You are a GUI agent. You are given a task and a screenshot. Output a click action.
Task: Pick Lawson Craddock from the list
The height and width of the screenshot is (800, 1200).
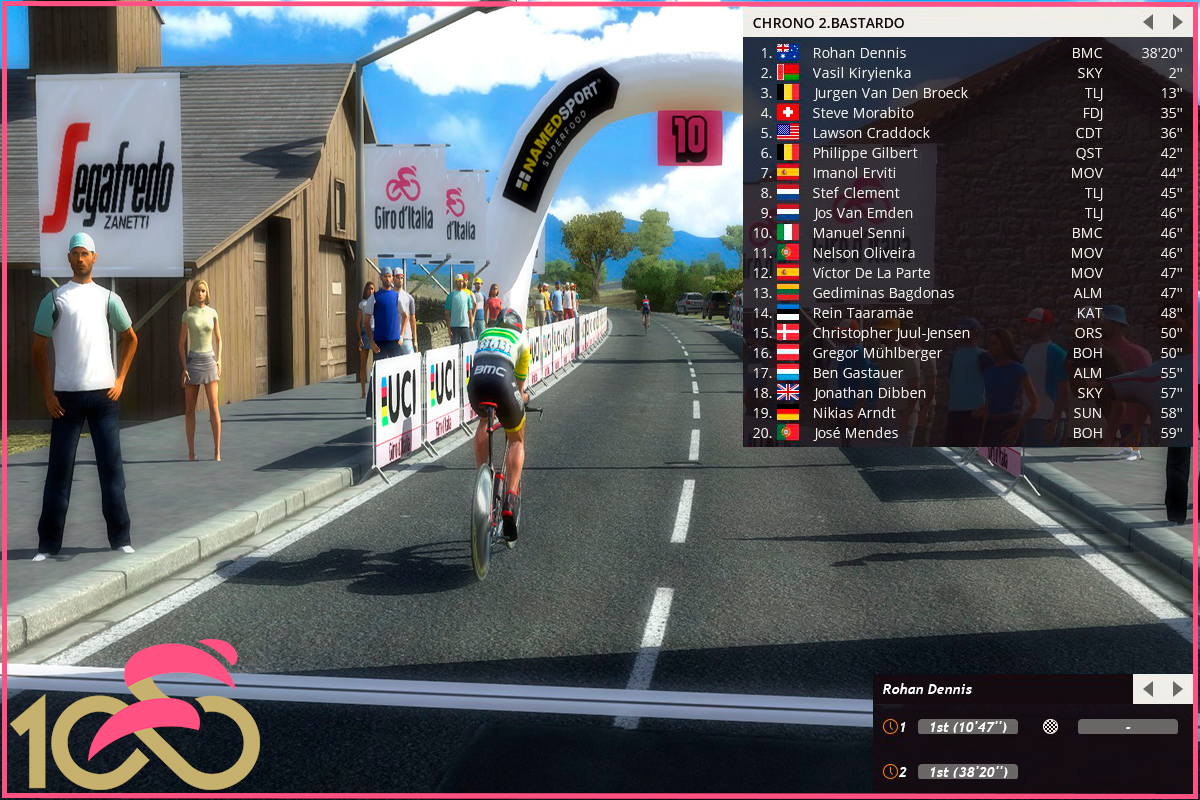coord(871,133)
